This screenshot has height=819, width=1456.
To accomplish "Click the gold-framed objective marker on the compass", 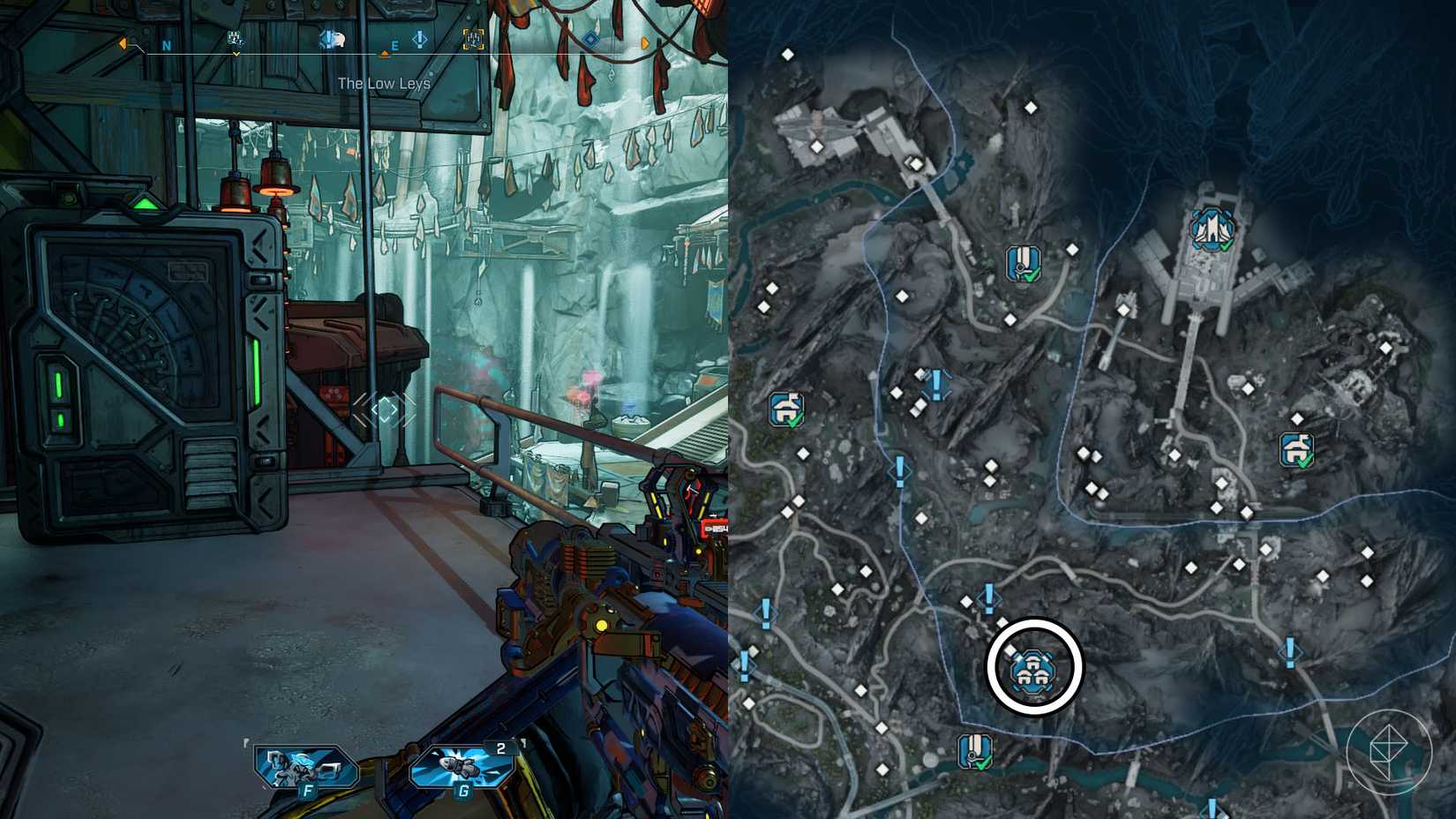I will (x=473, y=40).
